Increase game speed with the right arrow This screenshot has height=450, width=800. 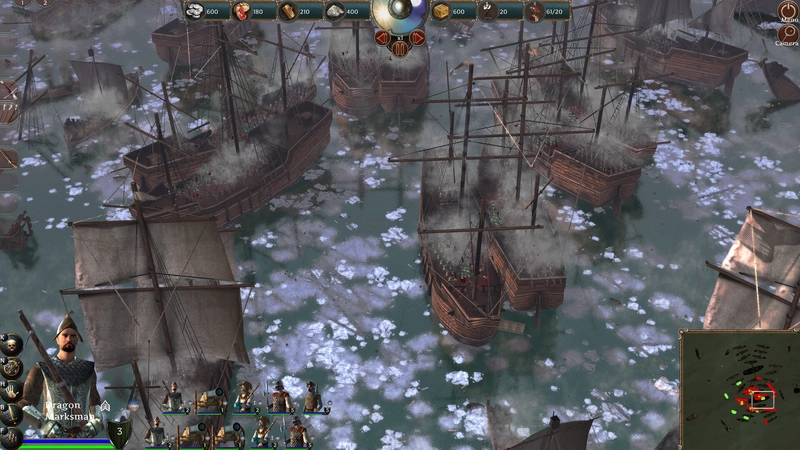[418, 39]
